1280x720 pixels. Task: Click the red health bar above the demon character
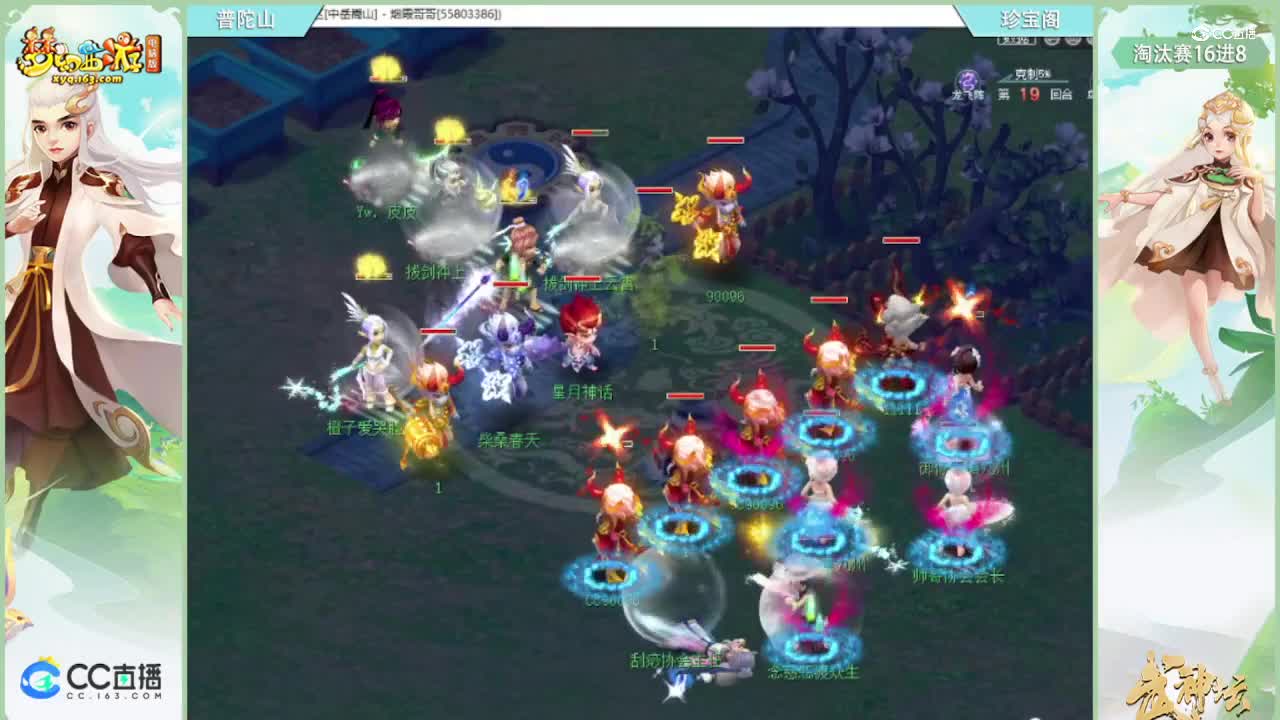pos(724,140)
